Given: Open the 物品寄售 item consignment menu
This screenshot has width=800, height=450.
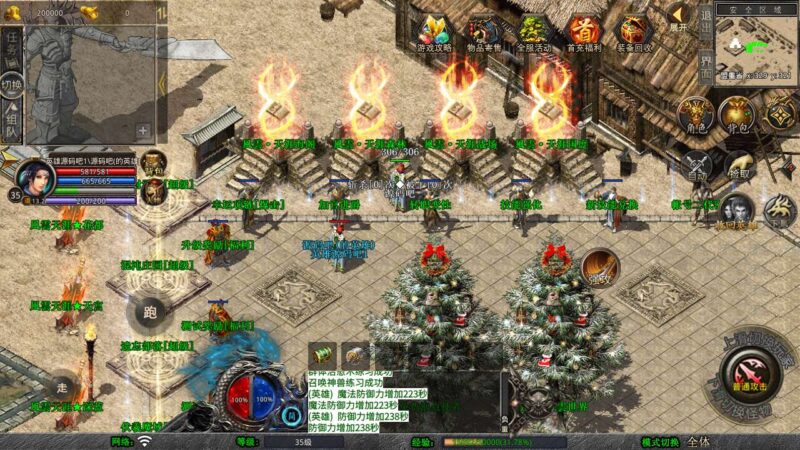Looking at the screenshot, I should pyautogui.click(x=484, y=33).
